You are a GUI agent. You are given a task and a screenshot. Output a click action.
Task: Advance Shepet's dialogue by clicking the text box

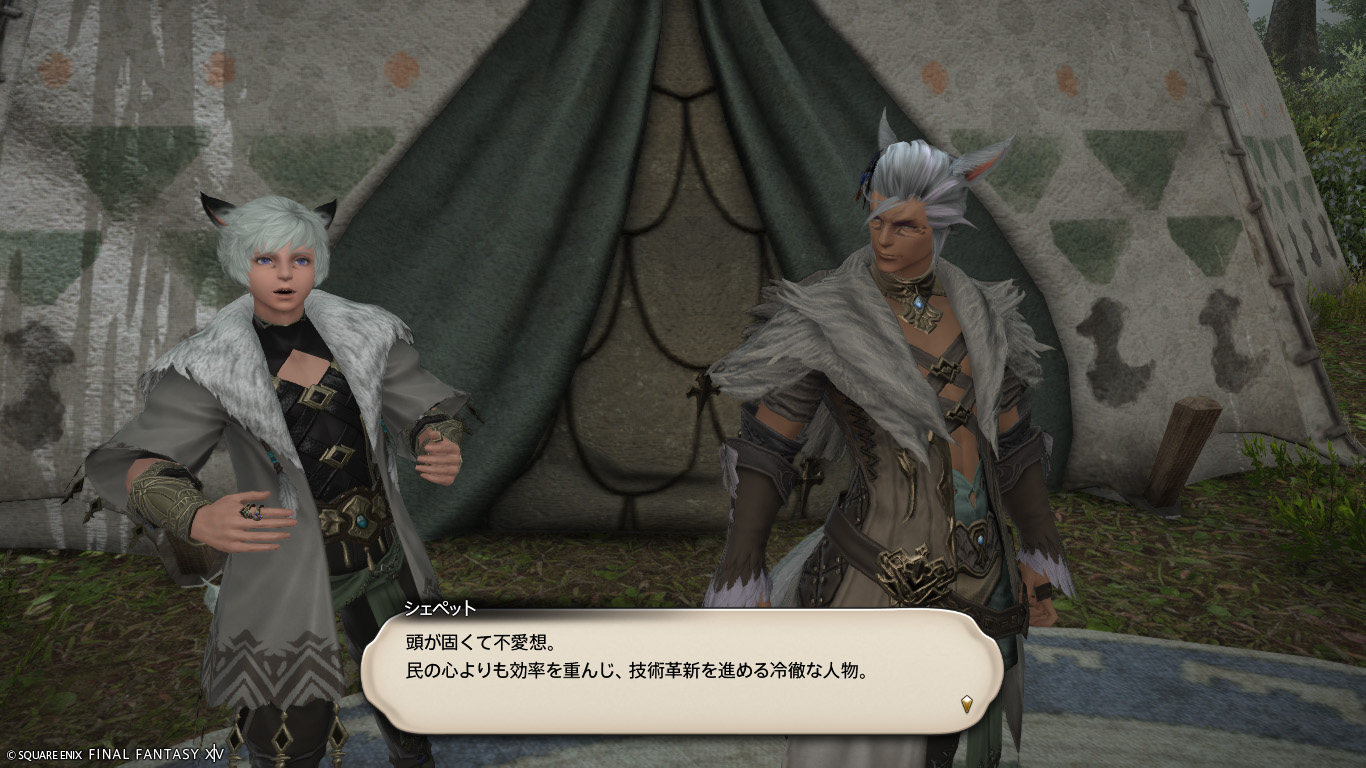coord(680,670)
